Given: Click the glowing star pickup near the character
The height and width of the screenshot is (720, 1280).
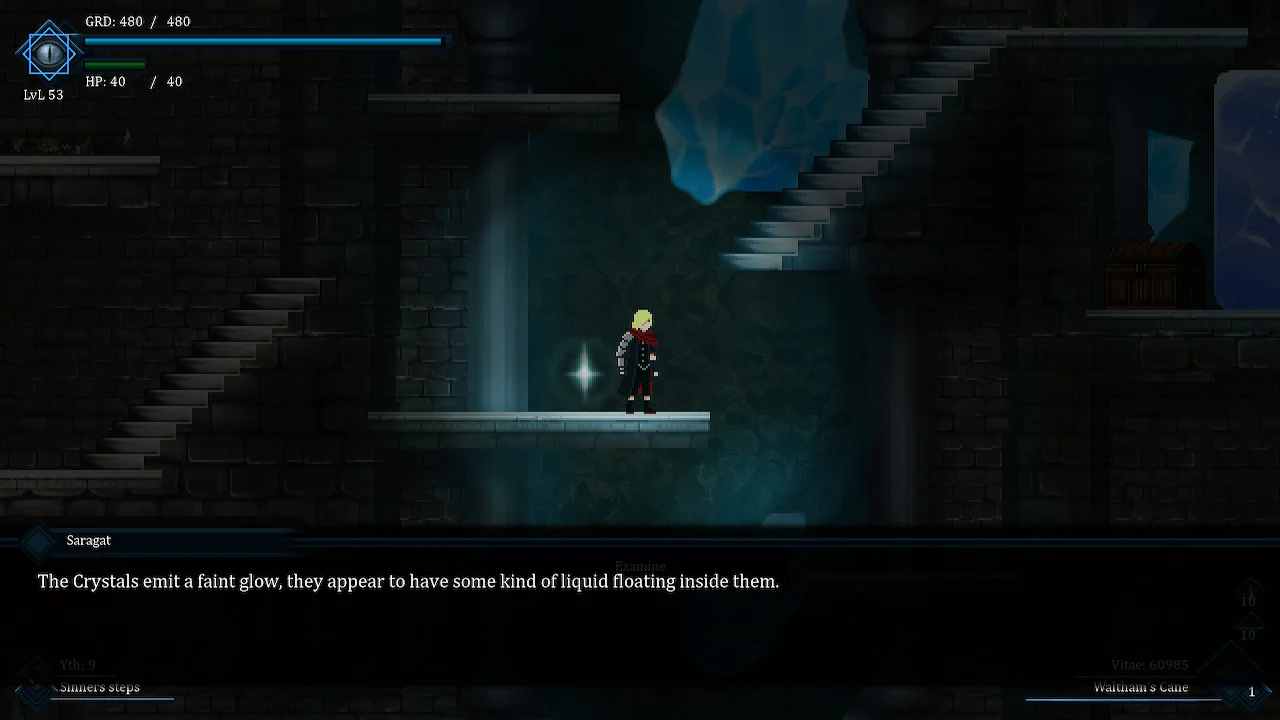Looking at the screenshot, I should (583, 374).
